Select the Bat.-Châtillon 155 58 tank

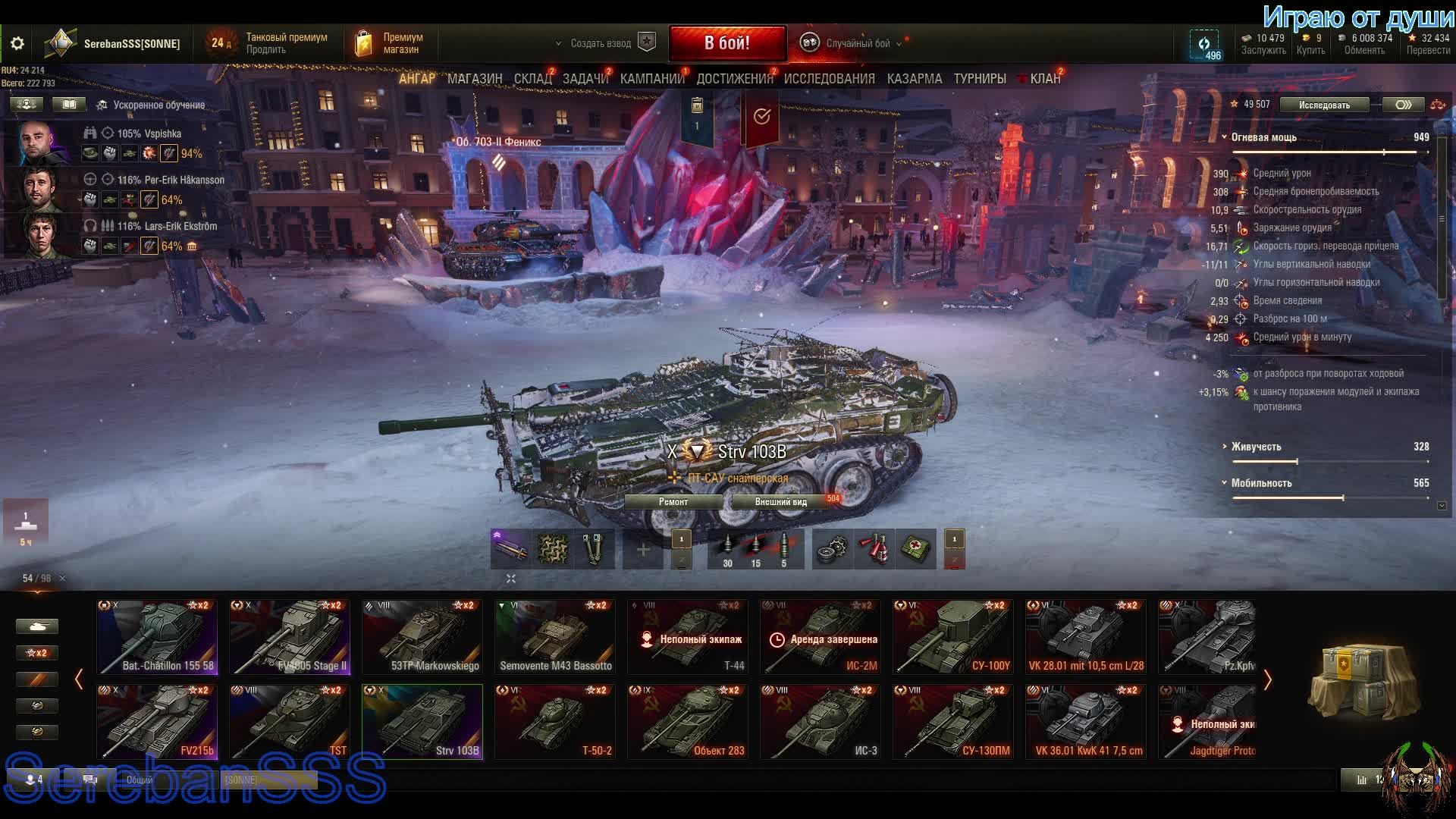pyautogui.click(x=157, y=637)
